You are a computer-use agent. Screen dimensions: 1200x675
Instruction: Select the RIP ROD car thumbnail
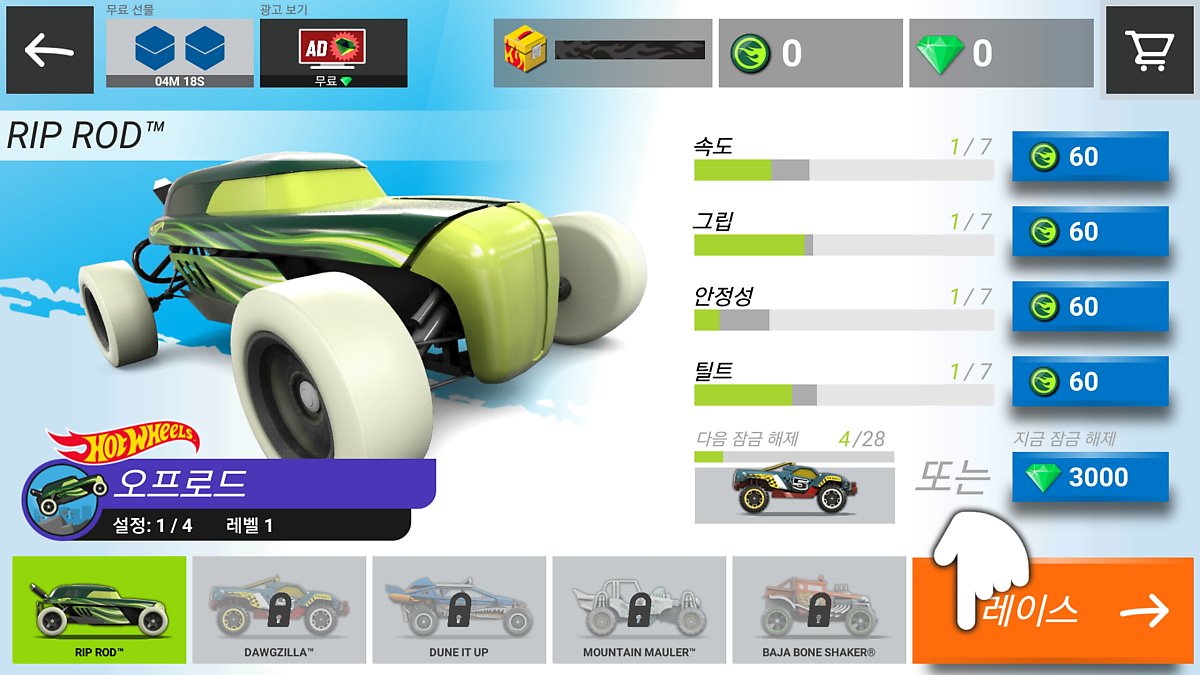click(100, 610)
